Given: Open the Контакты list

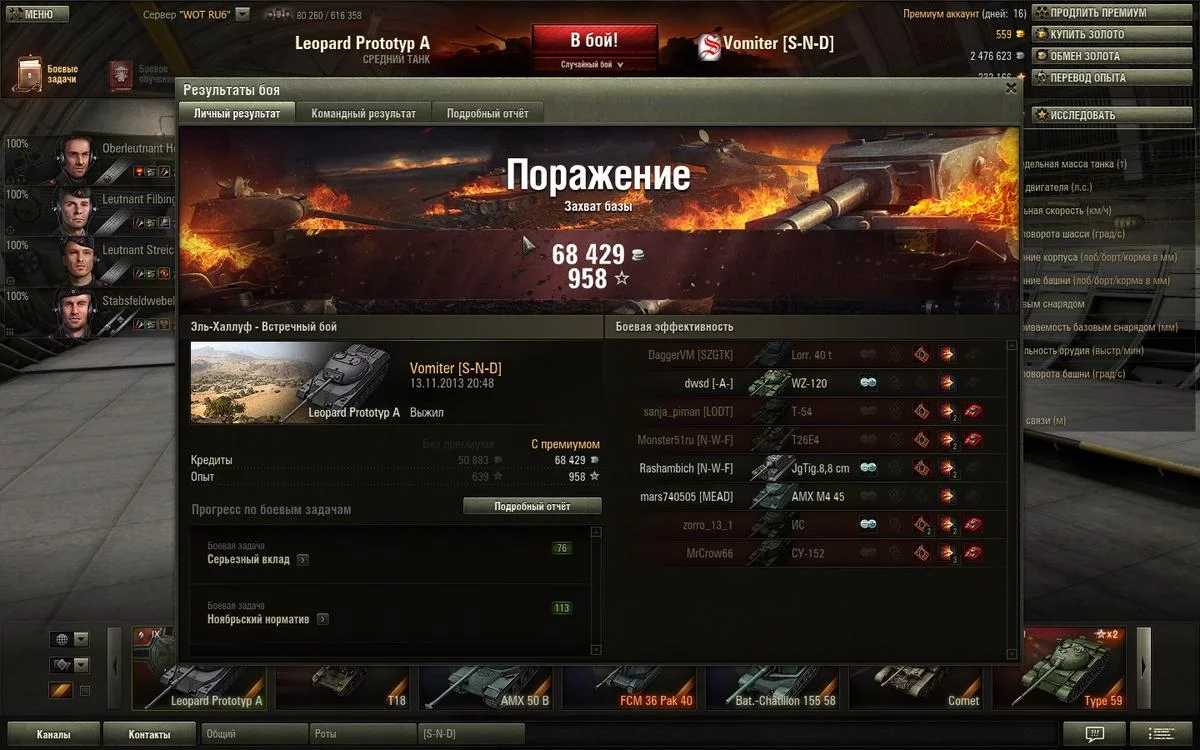Looking at the screenshot, I should pyautogui.click(x=150, y=734).
